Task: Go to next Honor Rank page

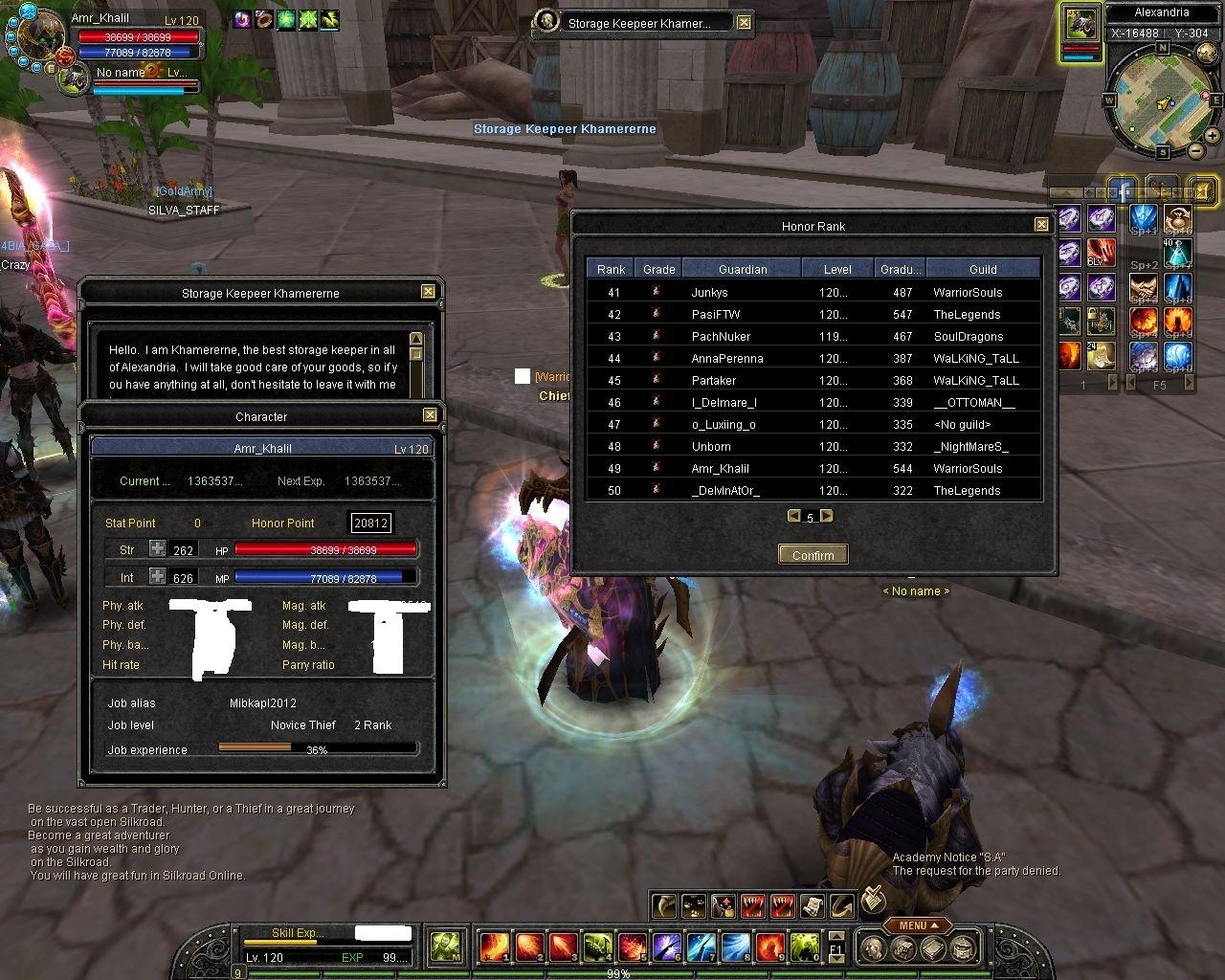Action: pos(827,516)
